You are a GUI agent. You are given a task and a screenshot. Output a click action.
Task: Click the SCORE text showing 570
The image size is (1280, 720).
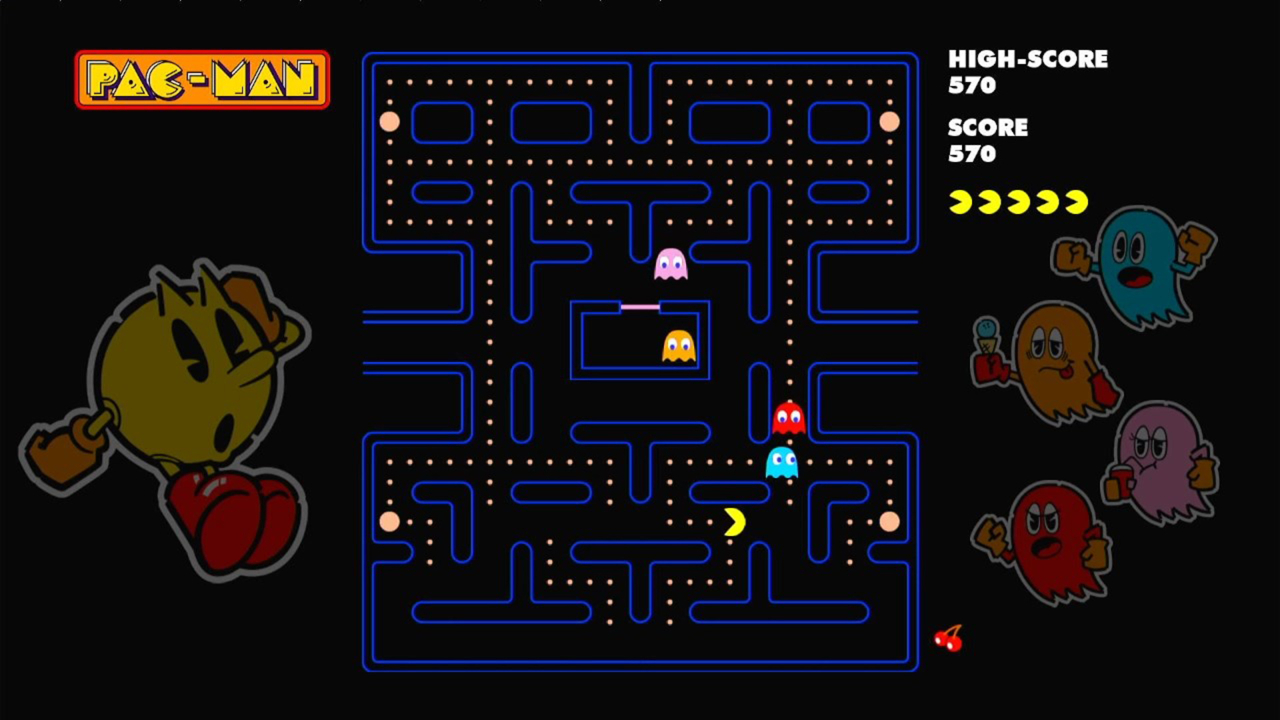click(x=988, y=128)
